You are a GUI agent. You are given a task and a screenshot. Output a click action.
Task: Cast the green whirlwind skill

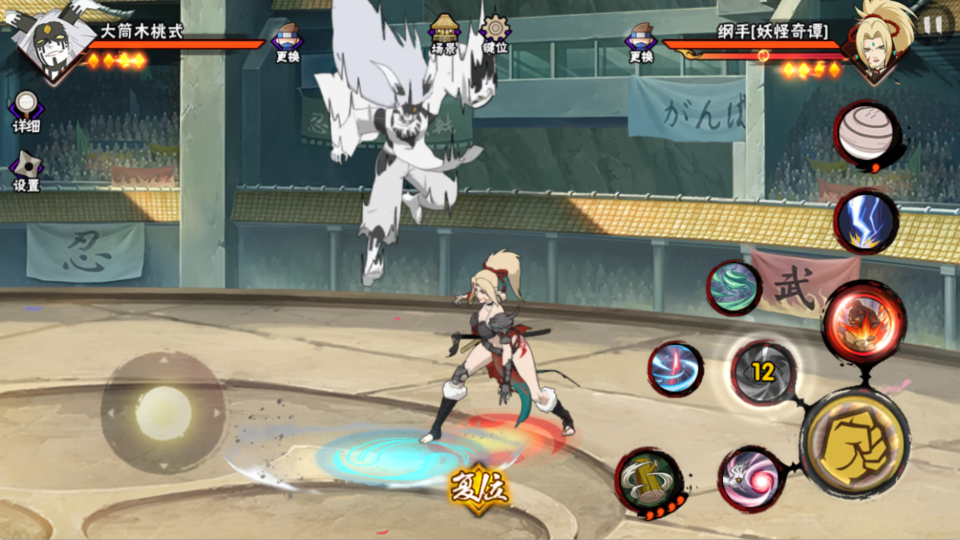tap(734, 287)
